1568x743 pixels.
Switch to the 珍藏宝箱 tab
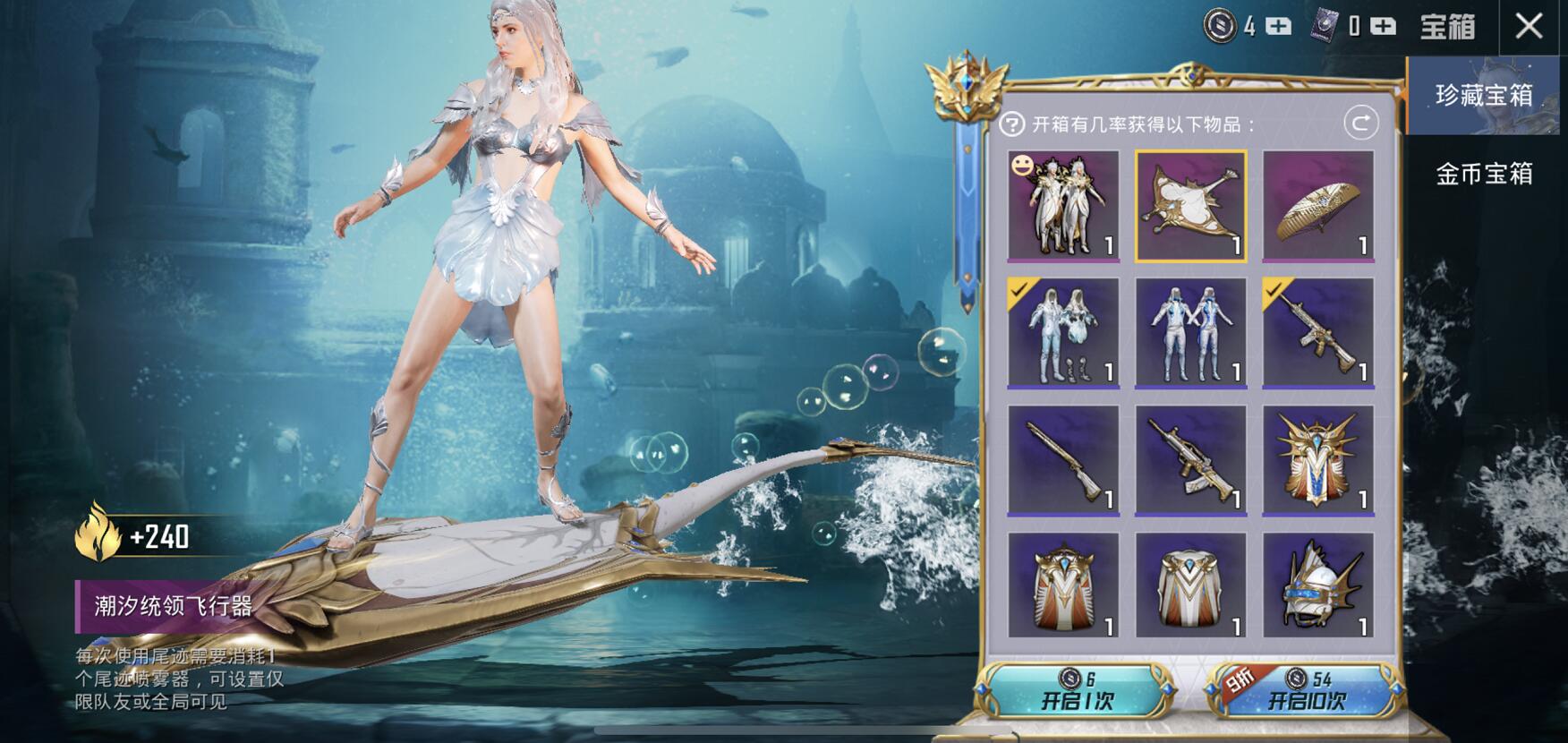[1483, 95]
